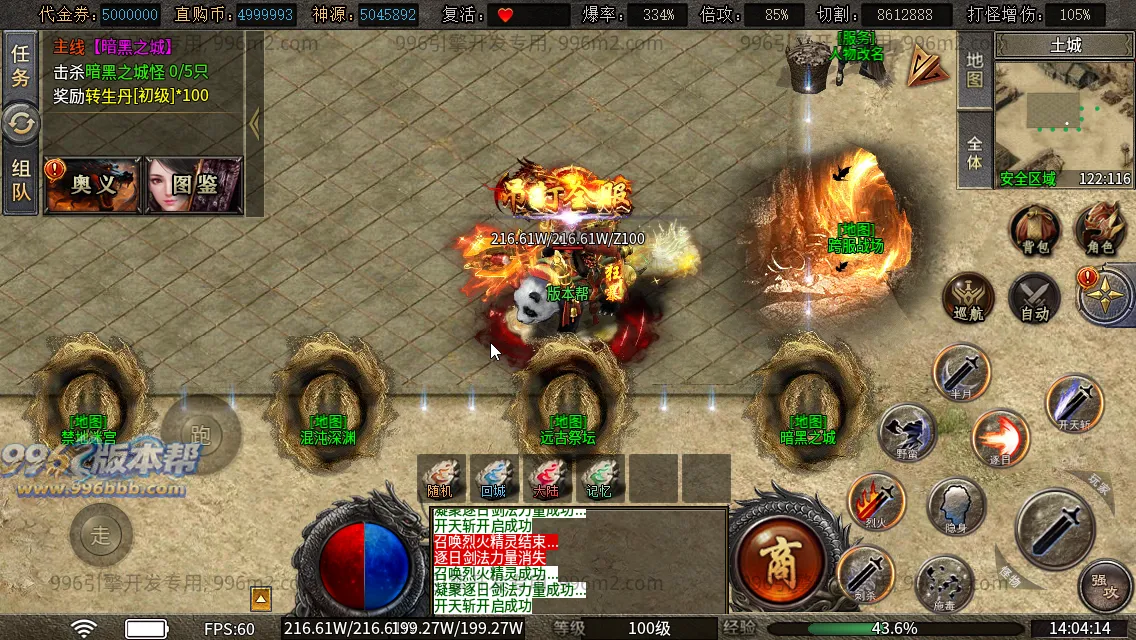Use the 逐日 flame skill
1136x640 pixels.
pos(1000,438)
